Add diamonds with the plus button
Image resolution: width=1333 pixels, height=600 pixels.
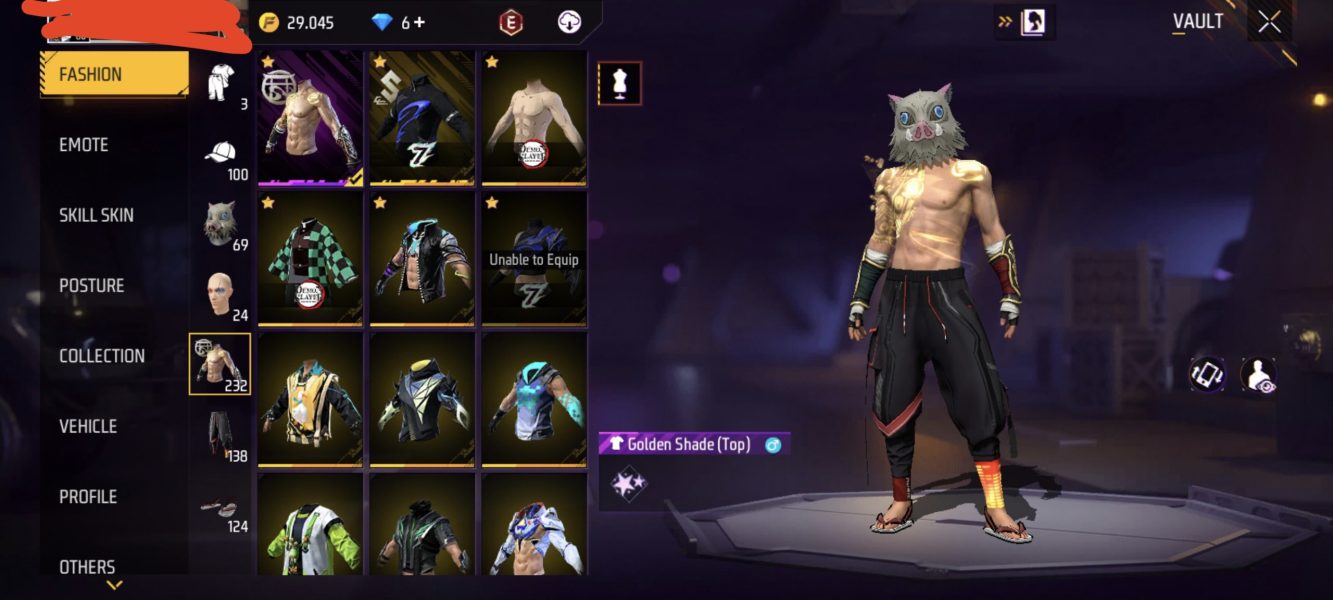click(x=419, y=22)
